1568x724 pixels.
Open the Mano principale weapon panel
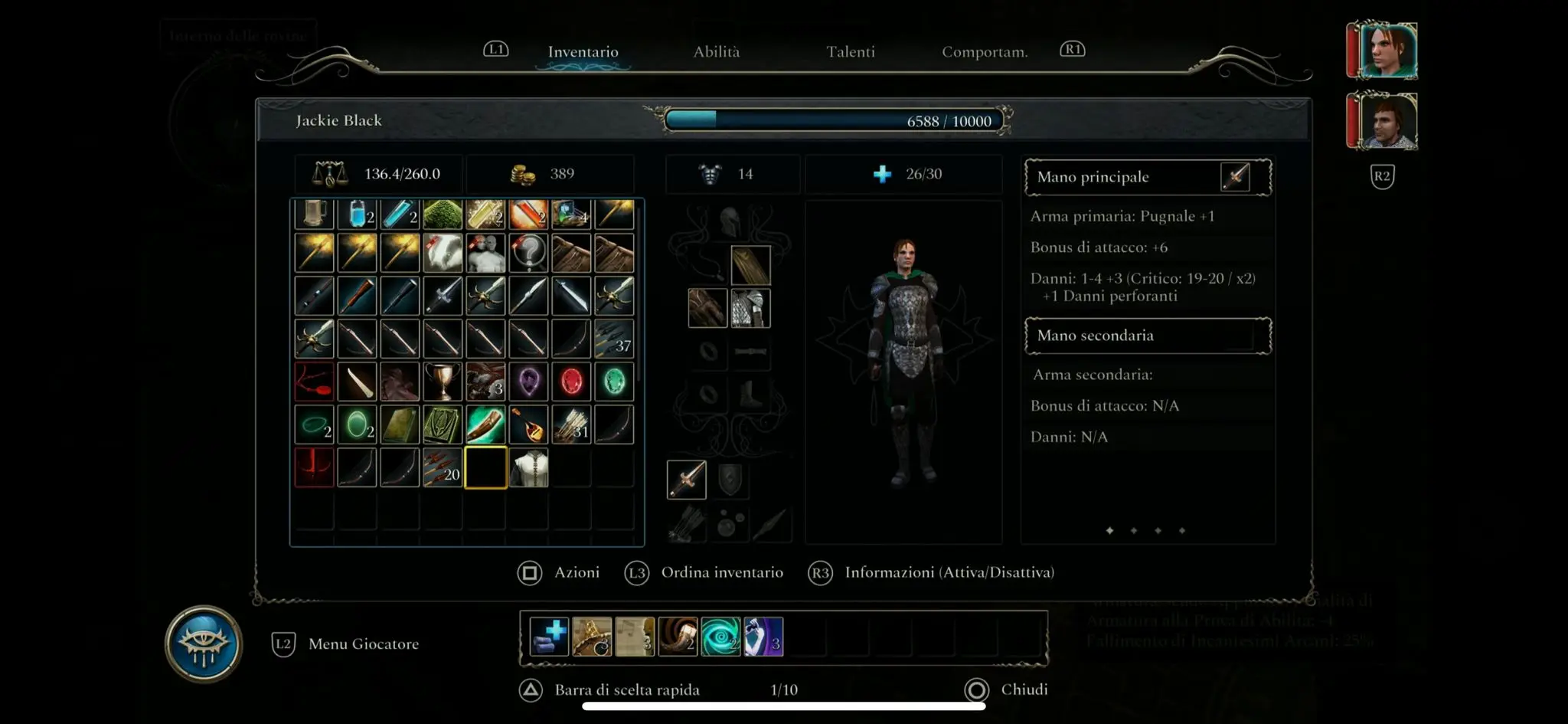pos(1147,177)
